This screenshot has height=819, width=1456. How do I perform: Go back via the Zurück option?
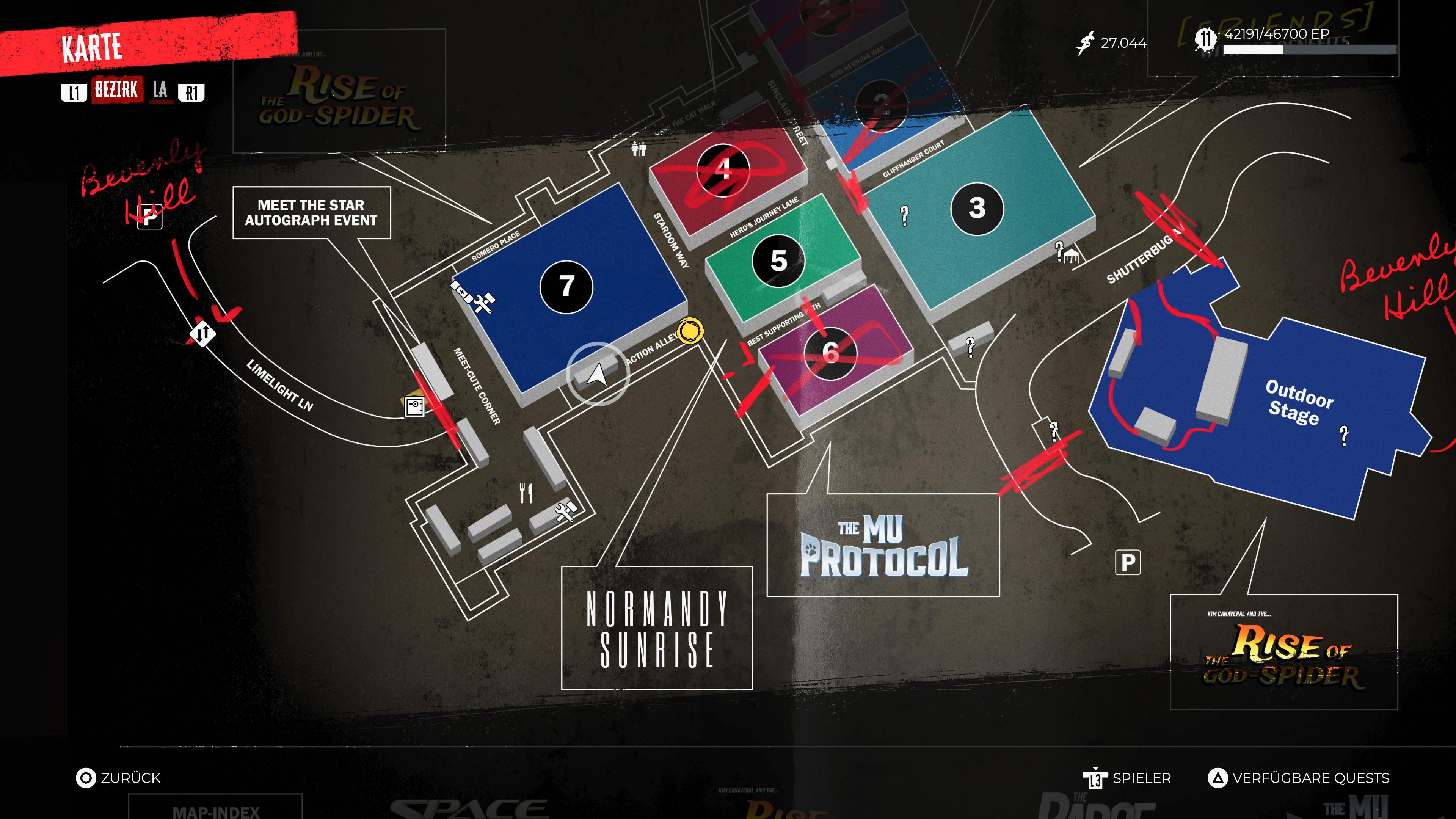pos(119,778)
